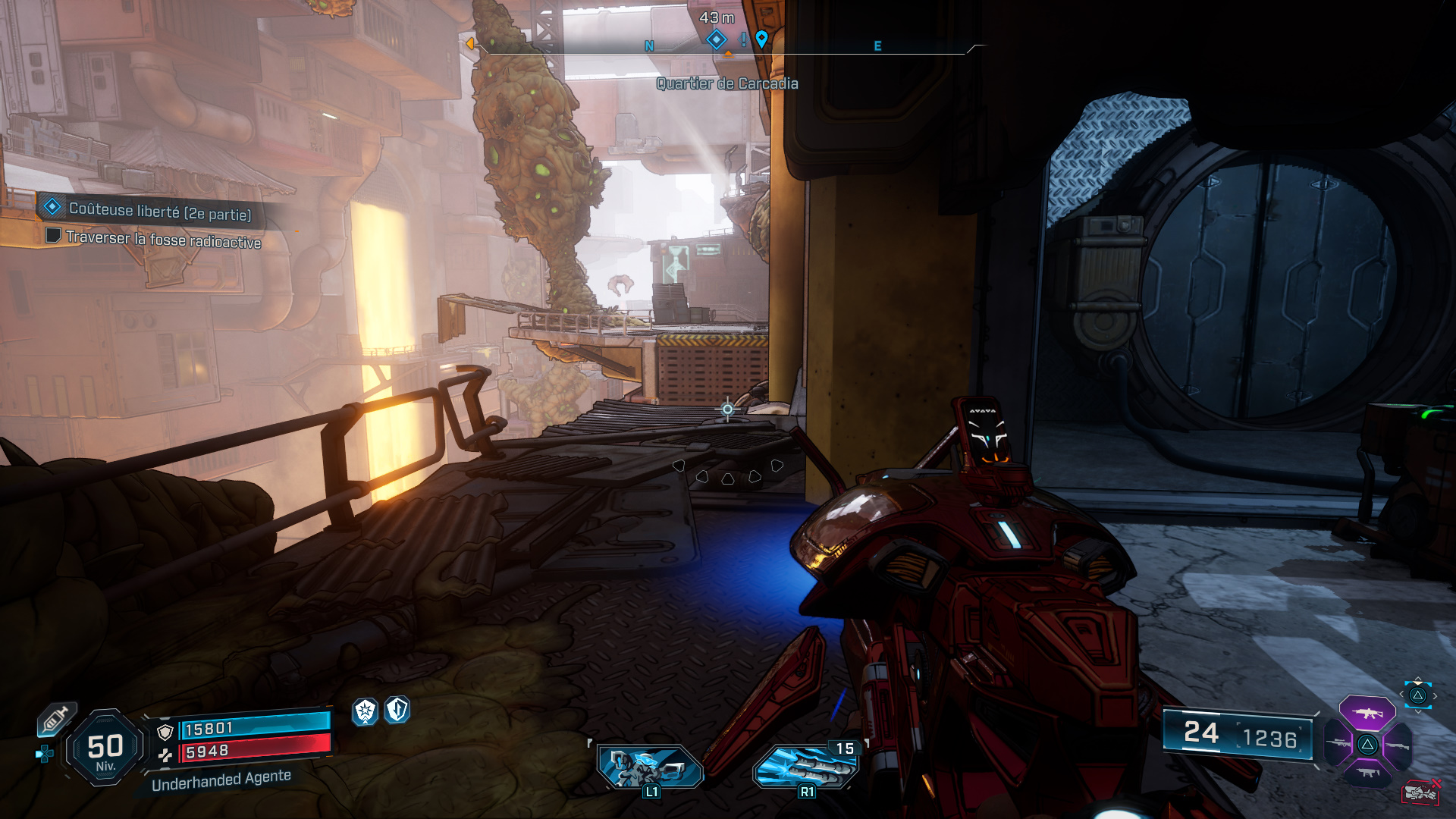Select the sniper rifle slot on the weapon wheel
Image resolution: width=1456 pixels, height=819 pixels.
pos(1338,743)
